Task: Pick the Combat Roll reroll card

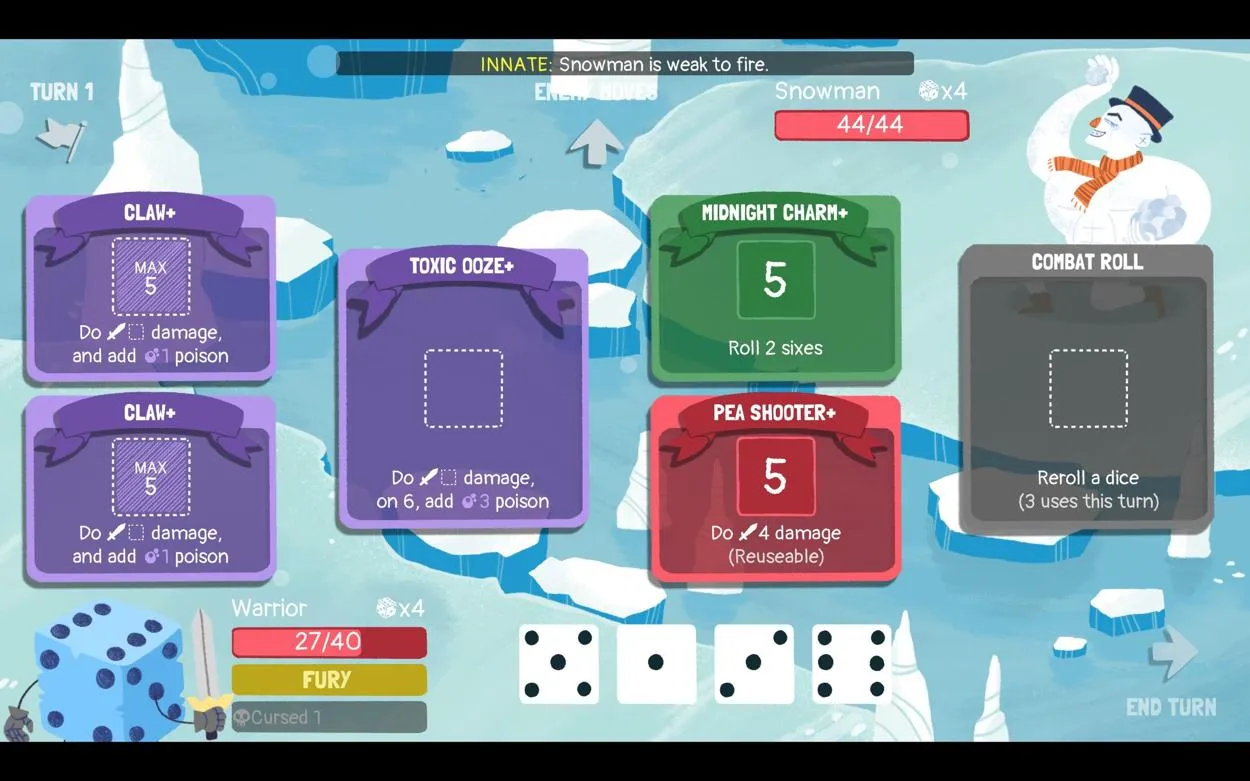Action: tap(1087, 388)
